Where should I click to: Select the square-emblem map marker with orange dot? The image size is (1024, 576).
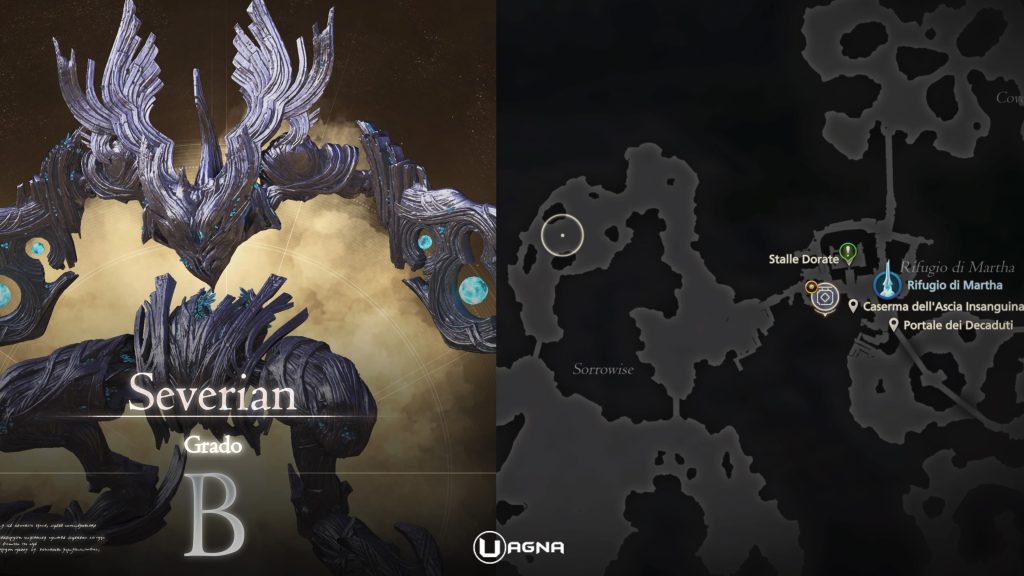(825, 297)
